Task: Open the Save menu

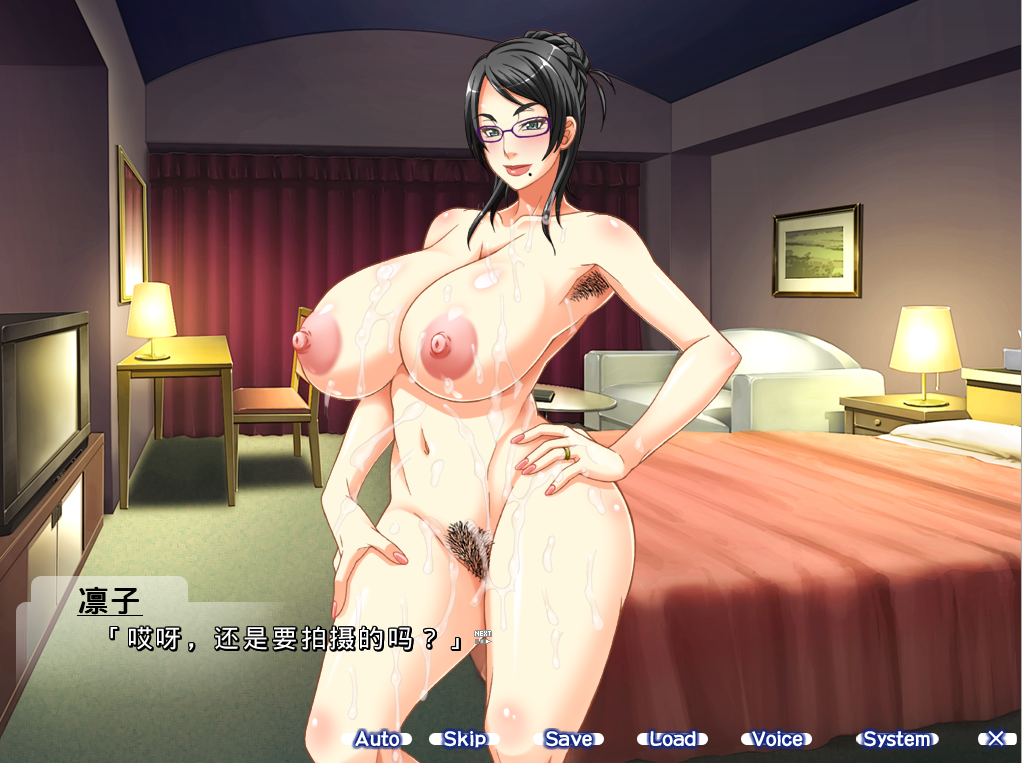Action: click(568, 739)
